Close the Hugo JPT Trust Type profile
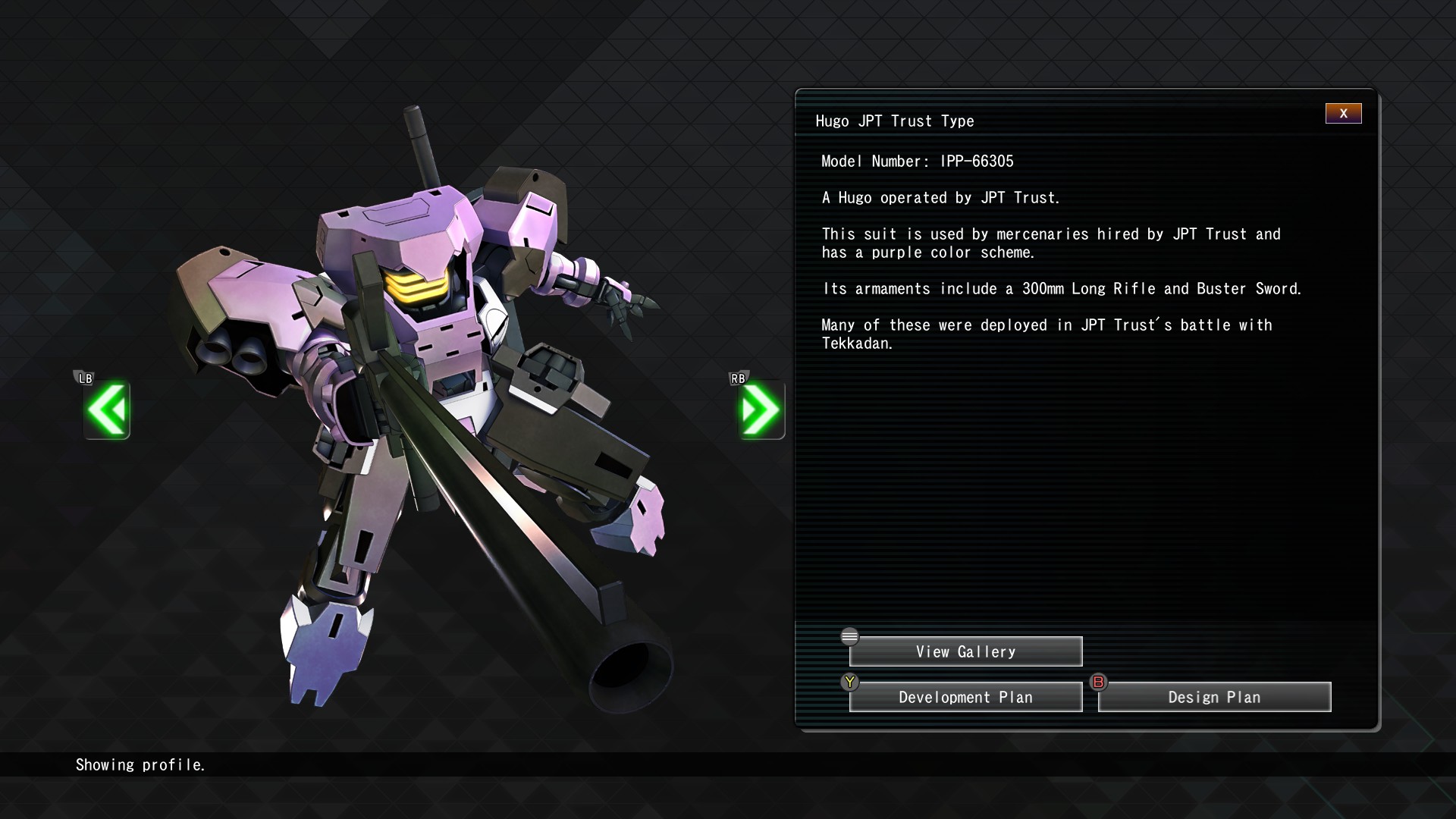 [x=1343, y=114]
